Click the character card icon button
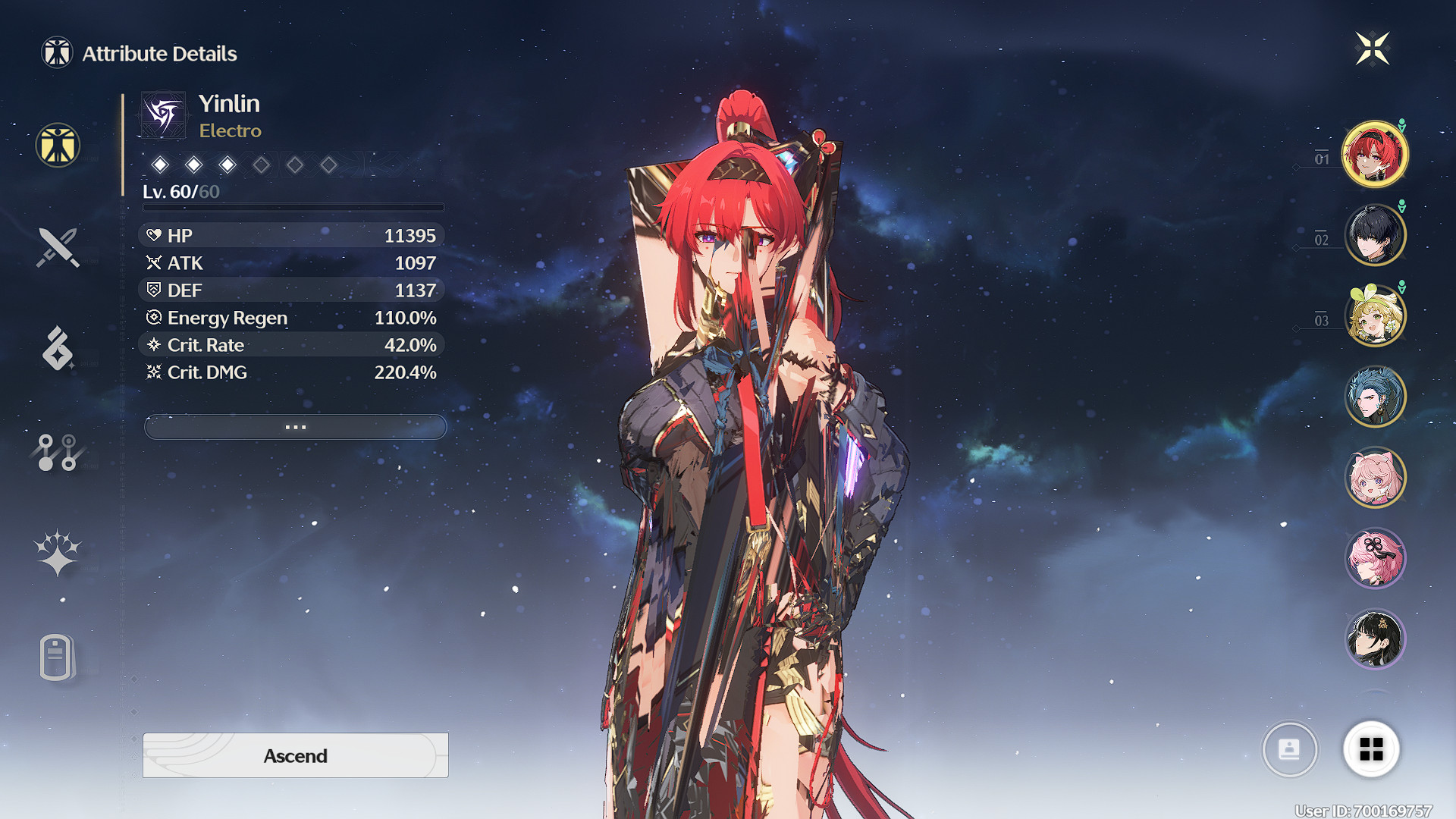The image size is (1456, 819). pyautogui.click(x=1289, y=749)
